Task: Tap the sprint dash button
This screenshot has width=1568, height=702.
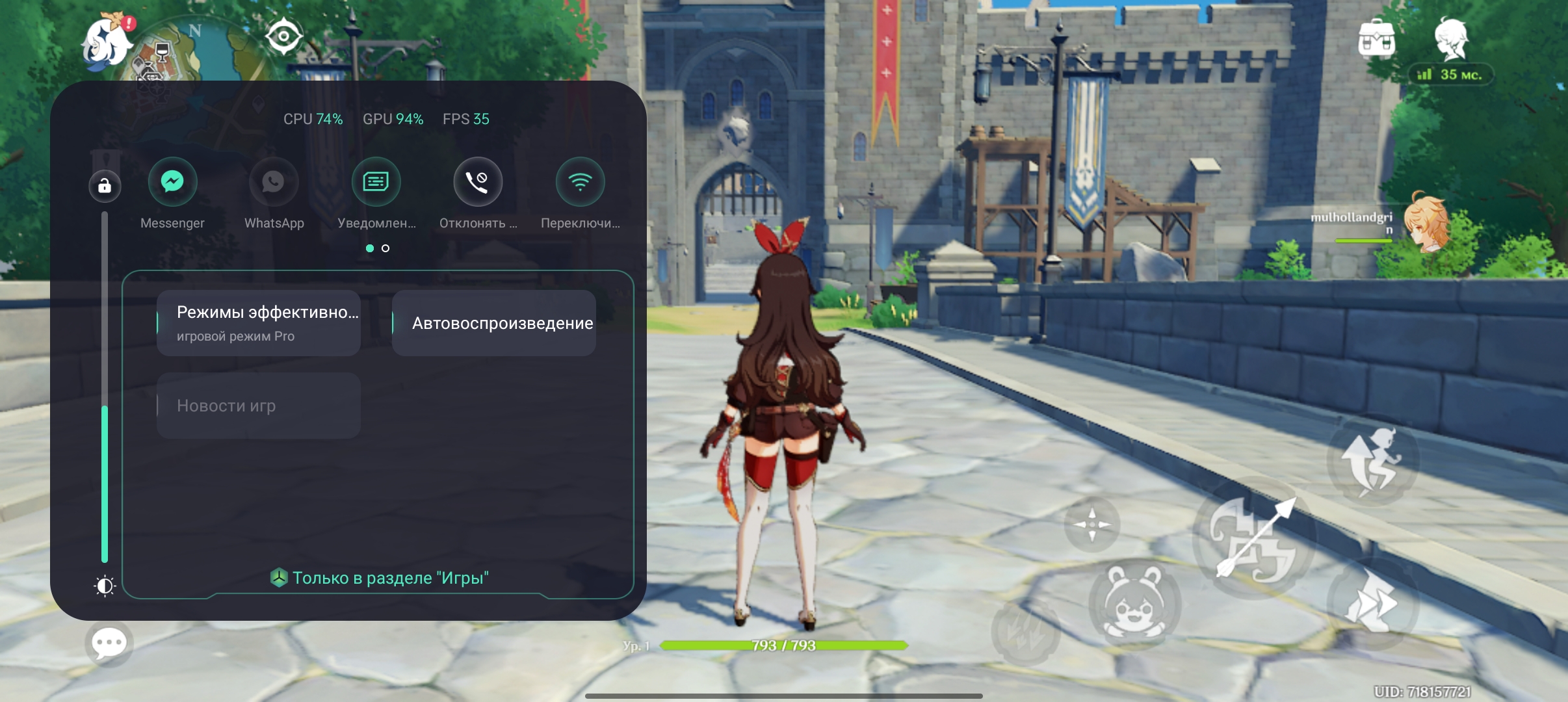Action: coord(1372,602)
